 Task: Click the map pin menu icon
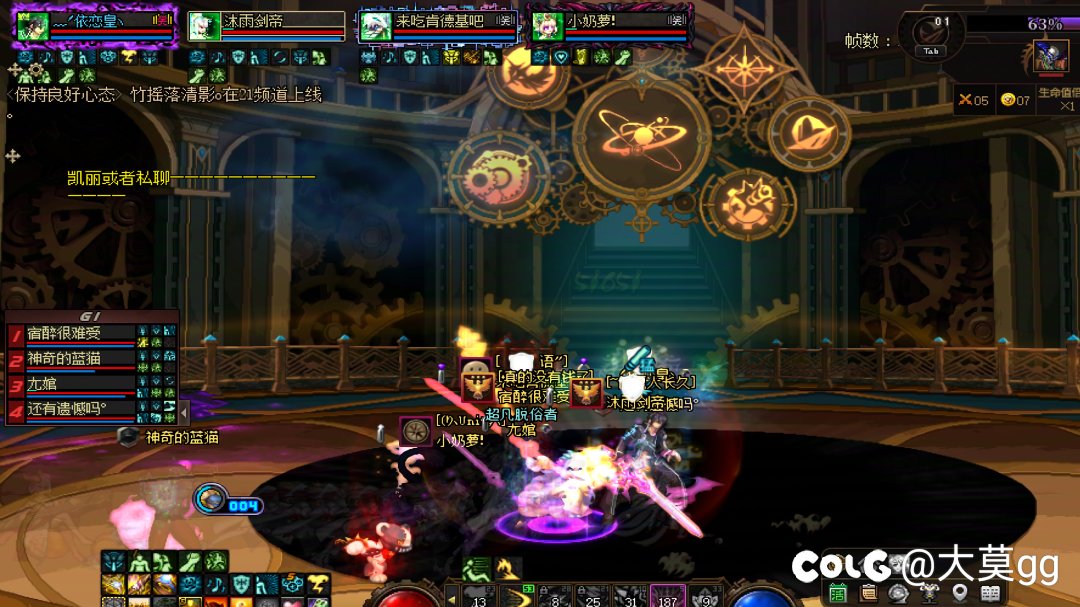960,593
